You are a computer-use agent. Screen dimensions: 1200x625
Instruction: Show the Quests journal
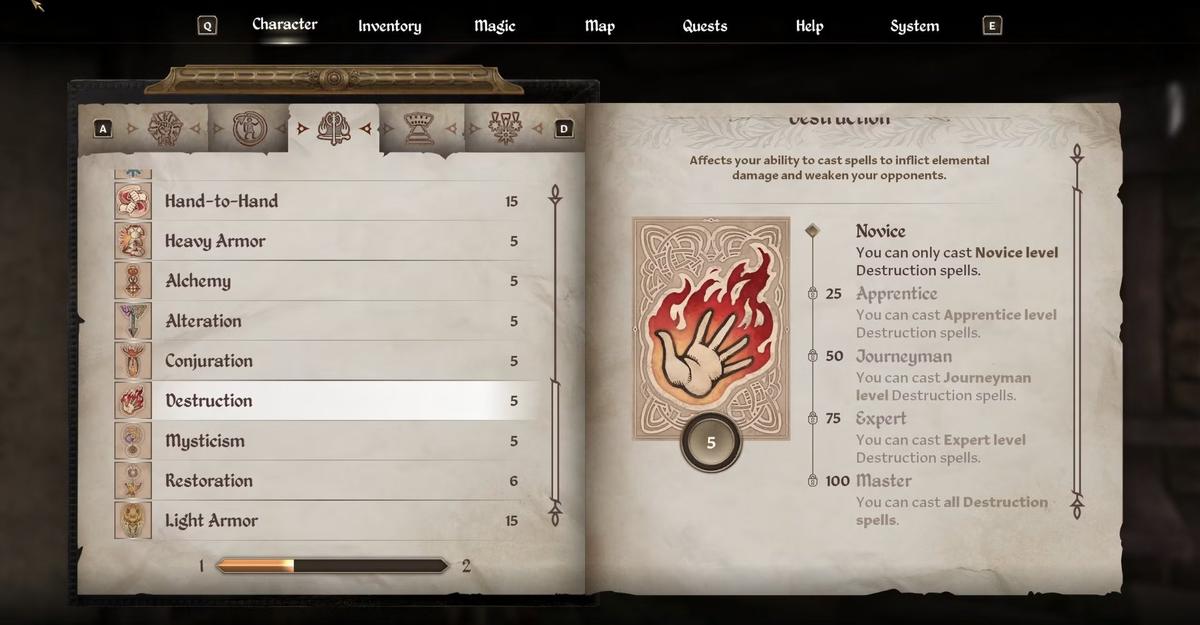(x=704, y=26)
